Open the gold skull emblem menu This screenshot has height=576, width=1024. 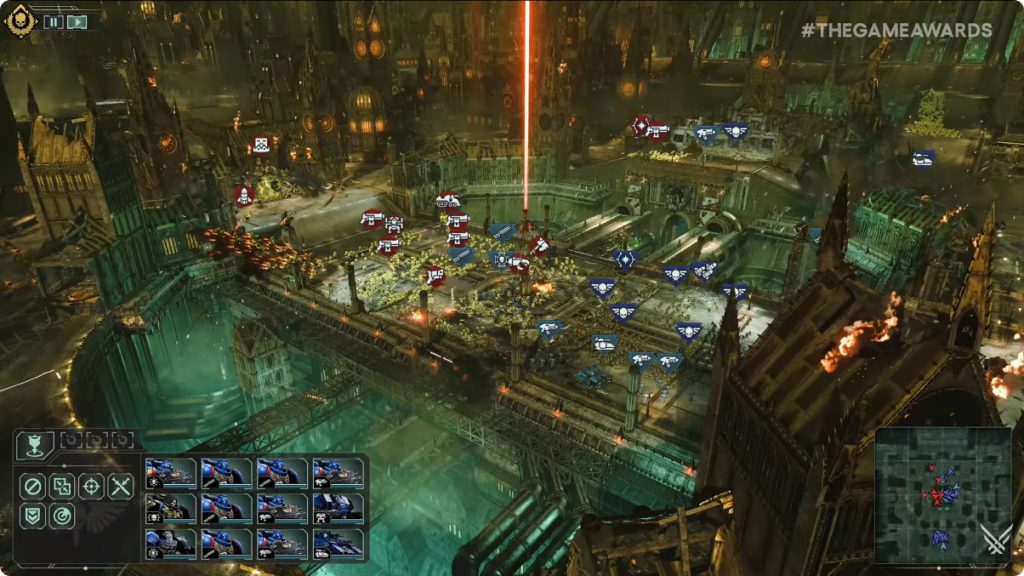coord(20,19)
